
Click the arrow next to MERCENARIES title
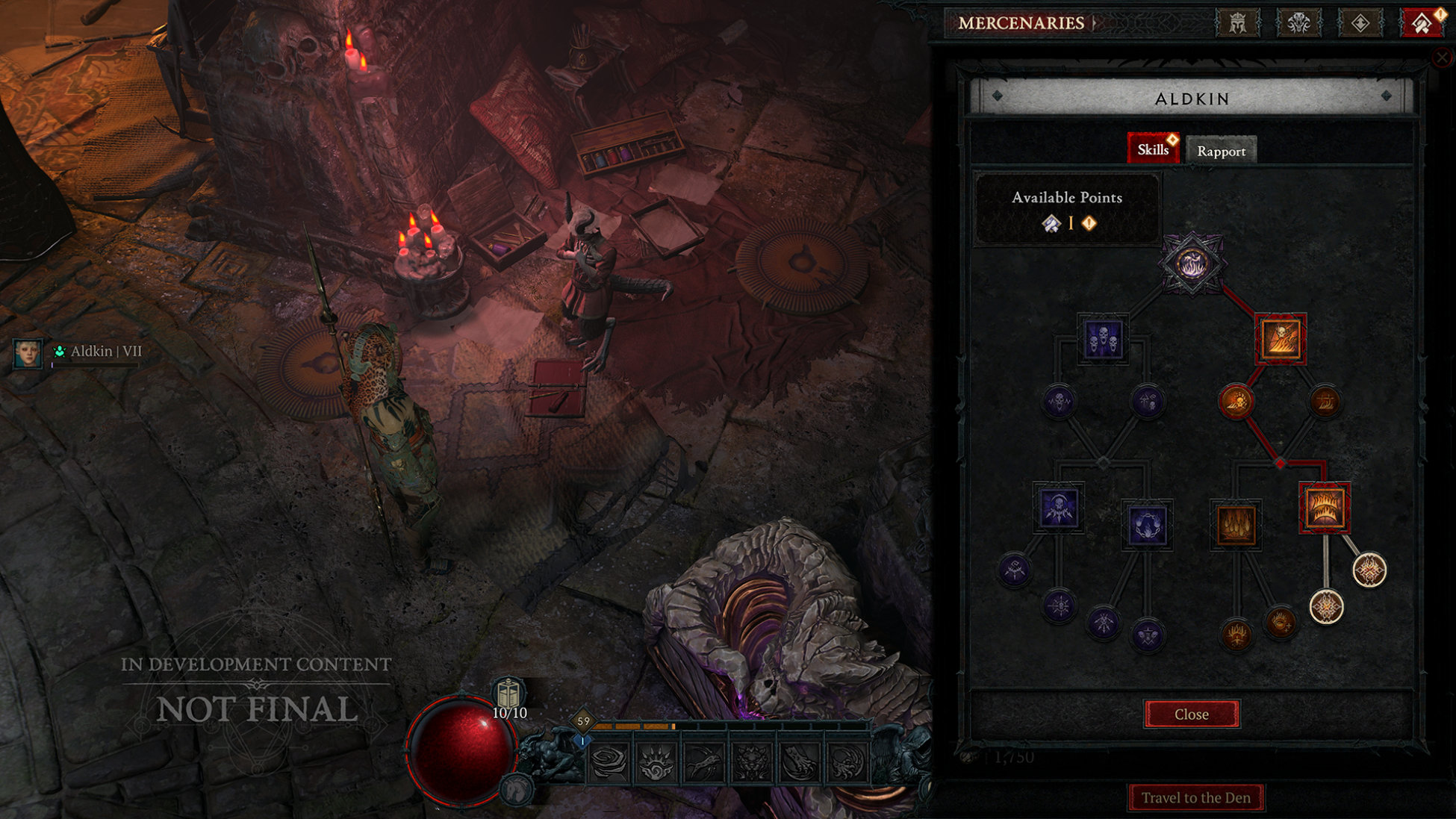click(x=1095, y=22)
